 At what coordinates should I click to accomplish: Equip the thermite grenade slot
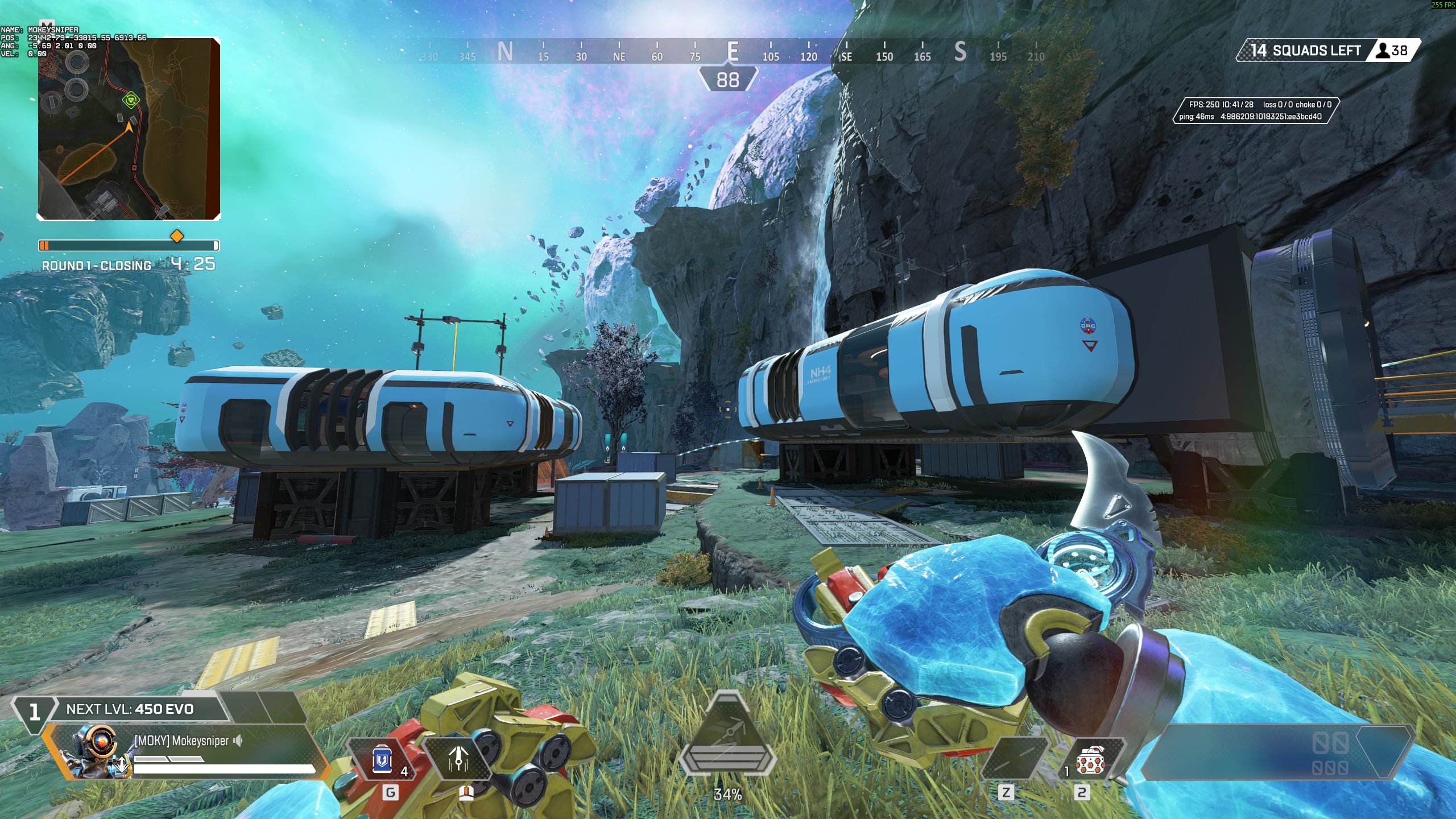pyautogui.click(x=1089, y=760)
